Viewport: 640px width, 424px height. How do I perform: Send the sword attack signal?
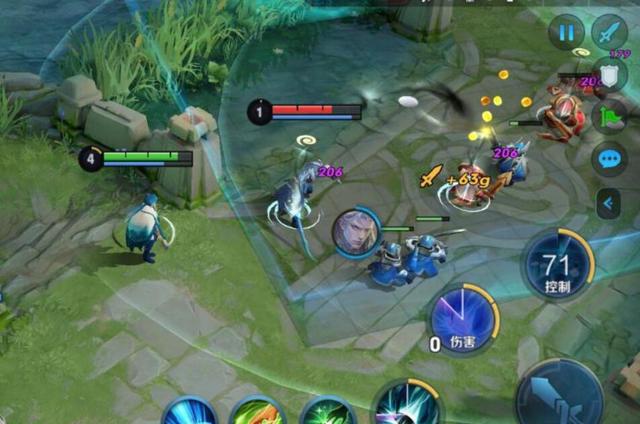coord(609,32)
